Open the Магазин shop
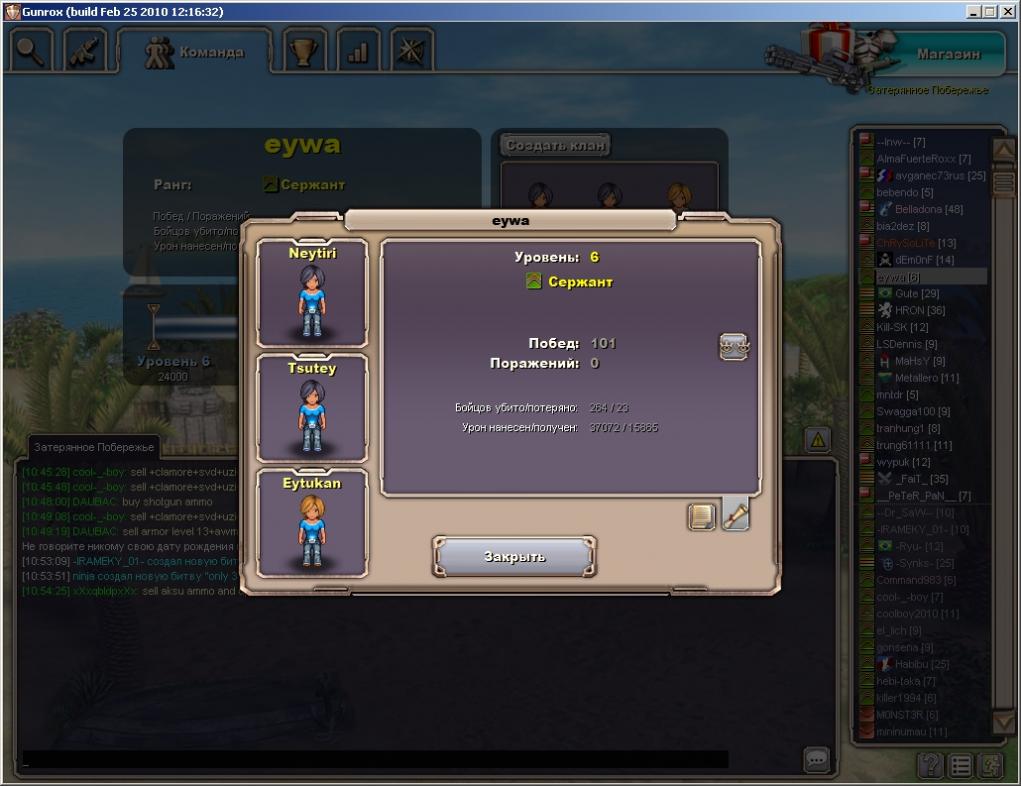Viewport: 1021px width, 786px height. coord(947,54)
